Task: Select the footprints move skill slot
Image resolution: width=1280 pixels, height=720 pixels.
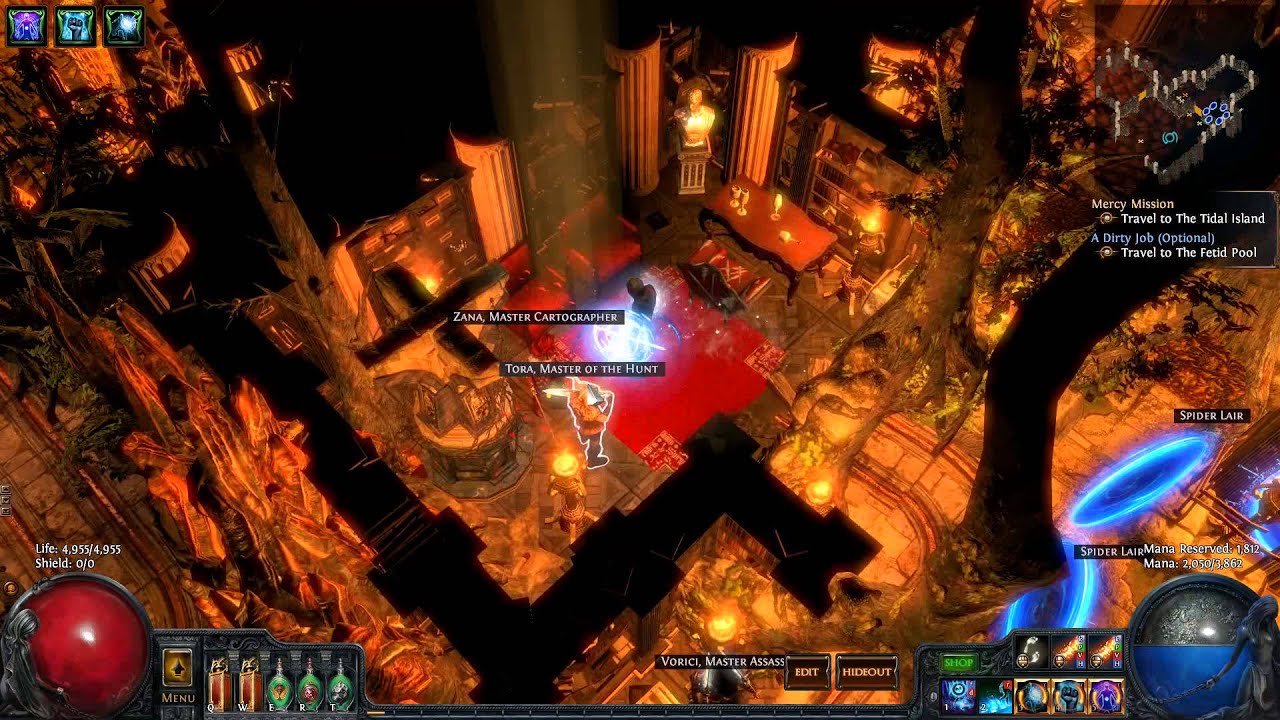Action: coord(1031,651)
